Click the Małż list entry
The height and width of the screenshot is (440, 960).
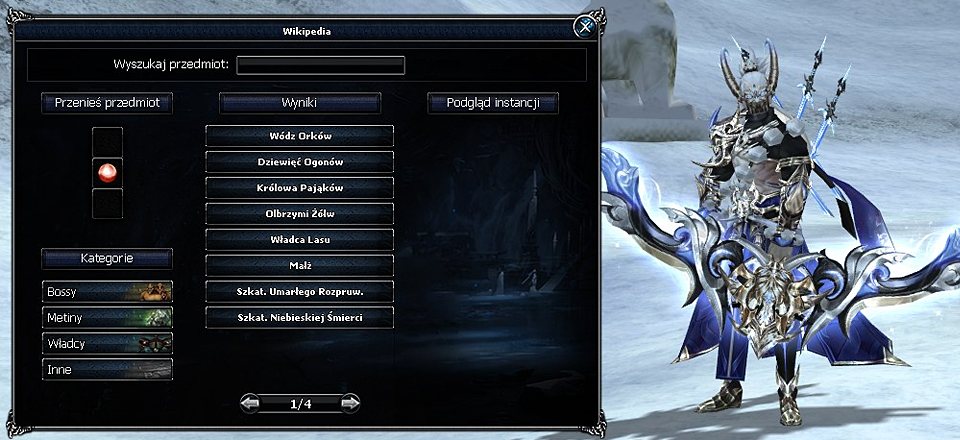(x=300, y=265)
